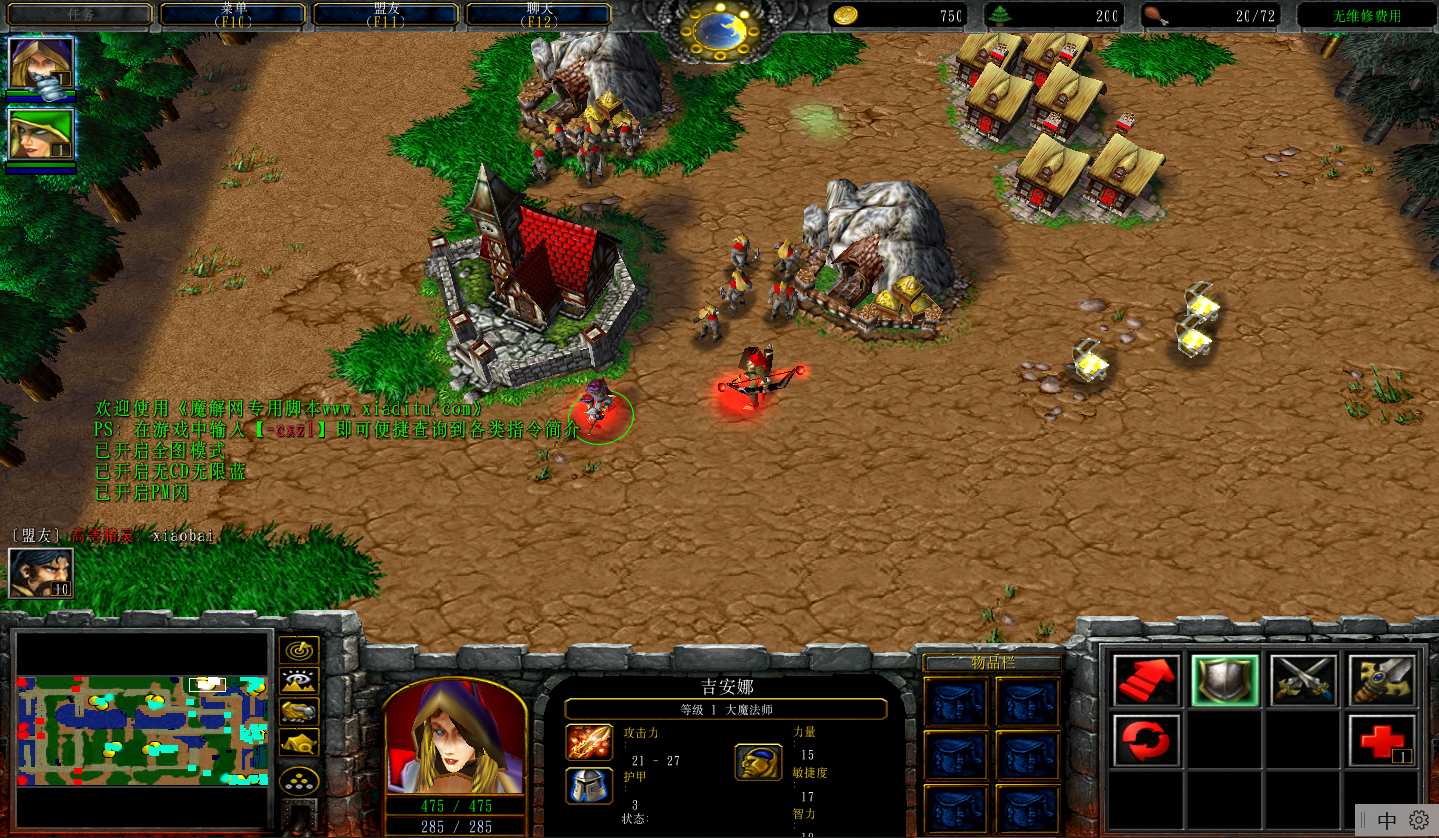The height and width of the screenshot is (838, 1439).
Task: Click the red arrow Move command
Action: [x=1146, y=681]
